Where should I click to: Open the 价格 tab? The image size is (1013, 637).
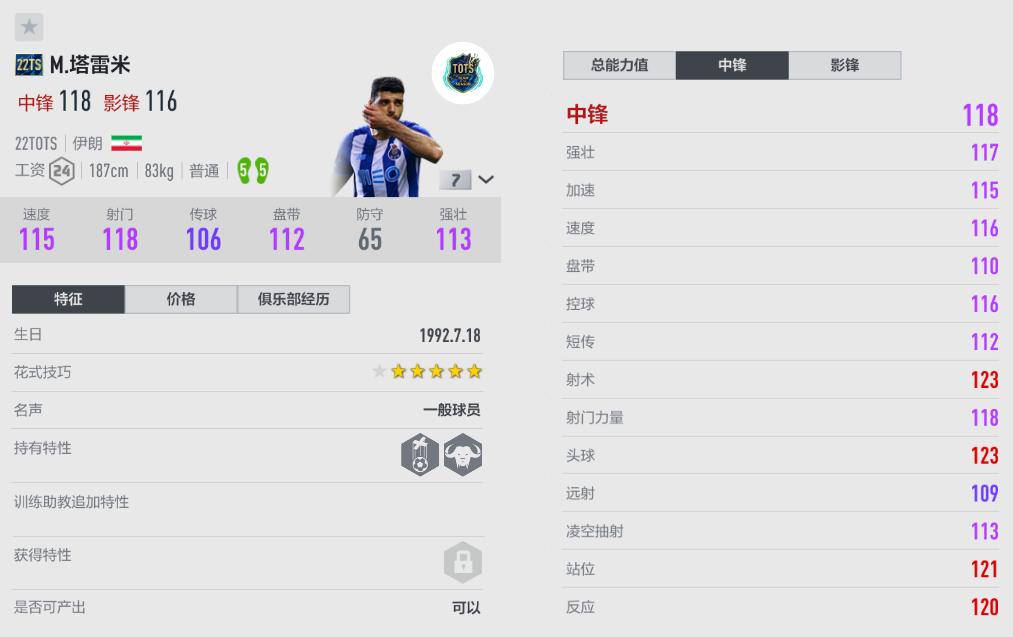(181, 299)
